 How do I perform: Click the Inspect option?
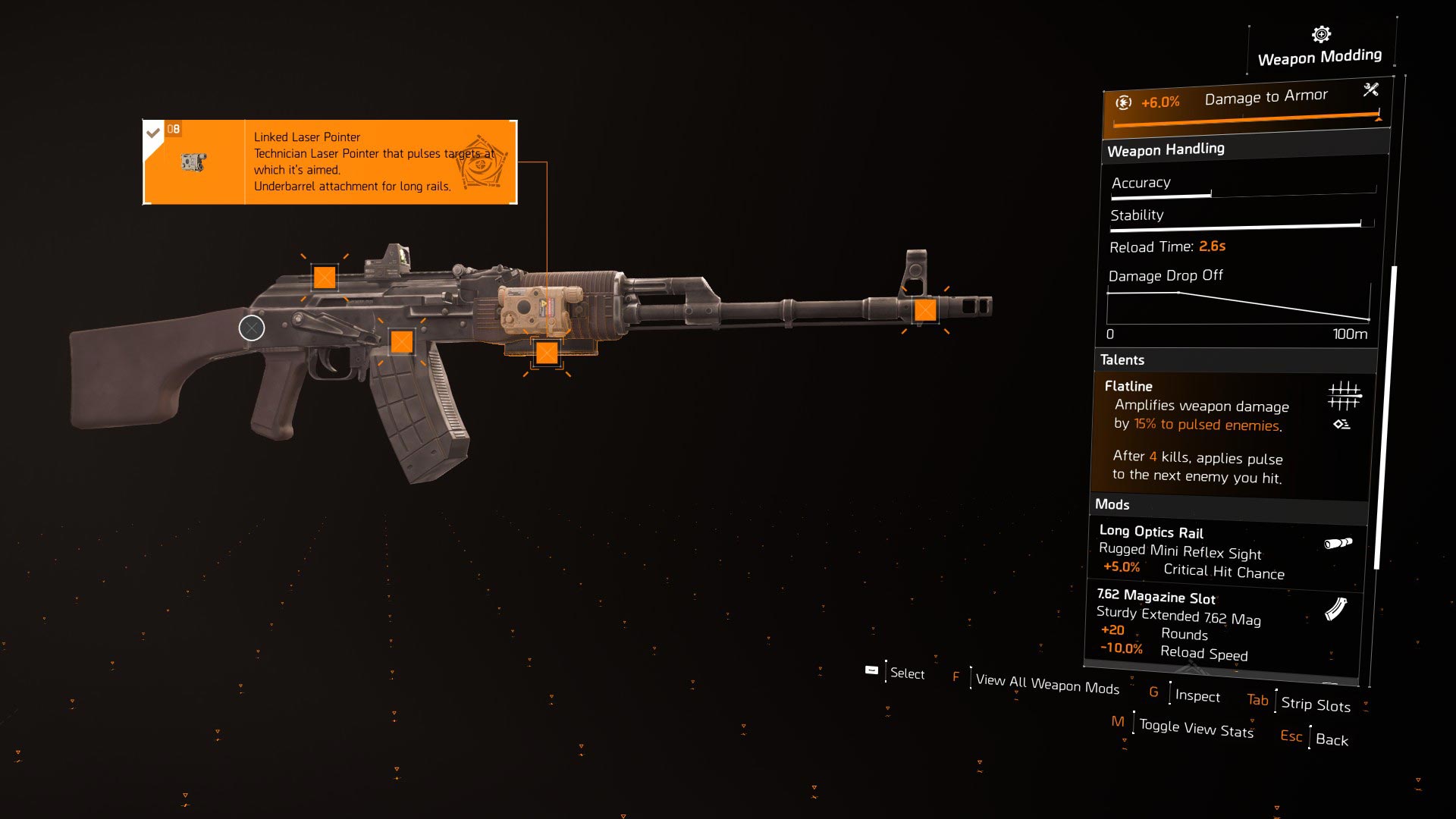coord(1197,695)
